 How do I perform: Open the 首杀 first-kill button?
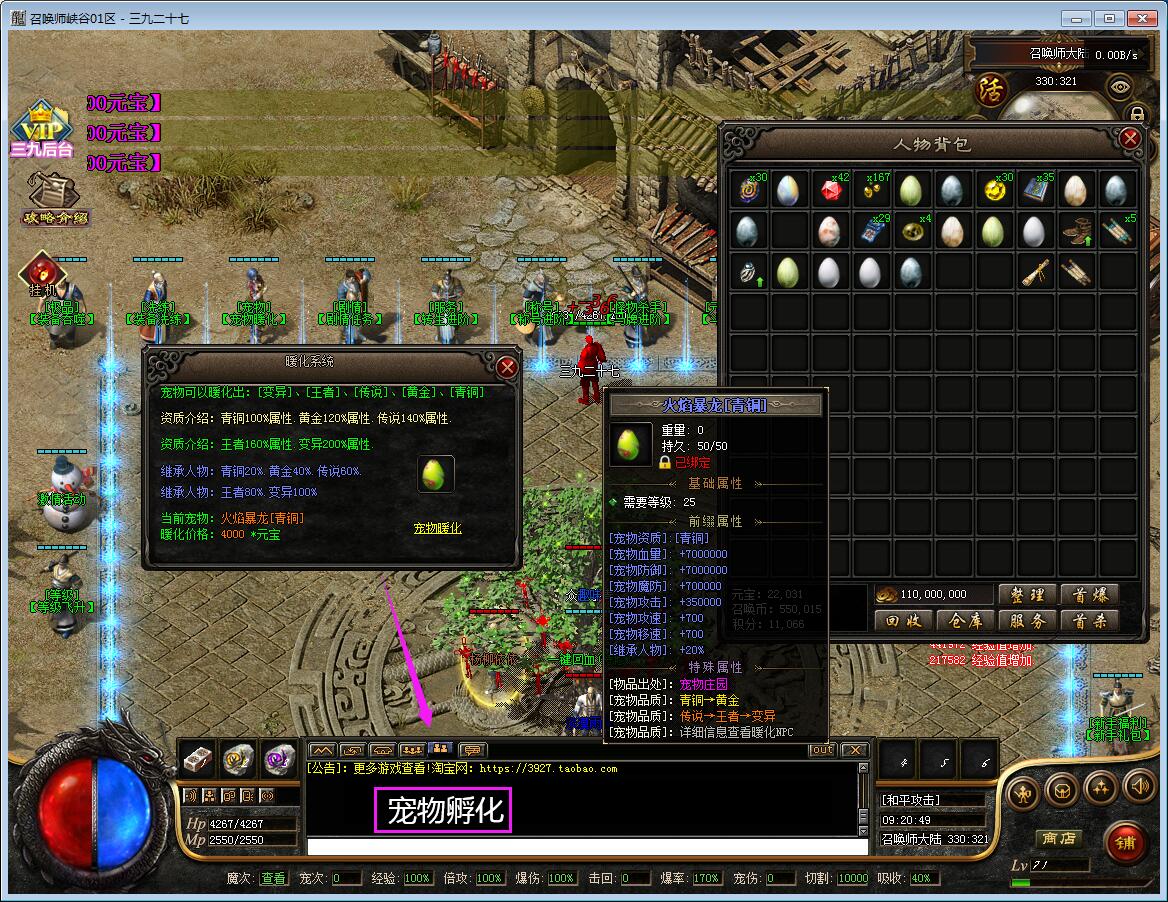pos(1088,621)
